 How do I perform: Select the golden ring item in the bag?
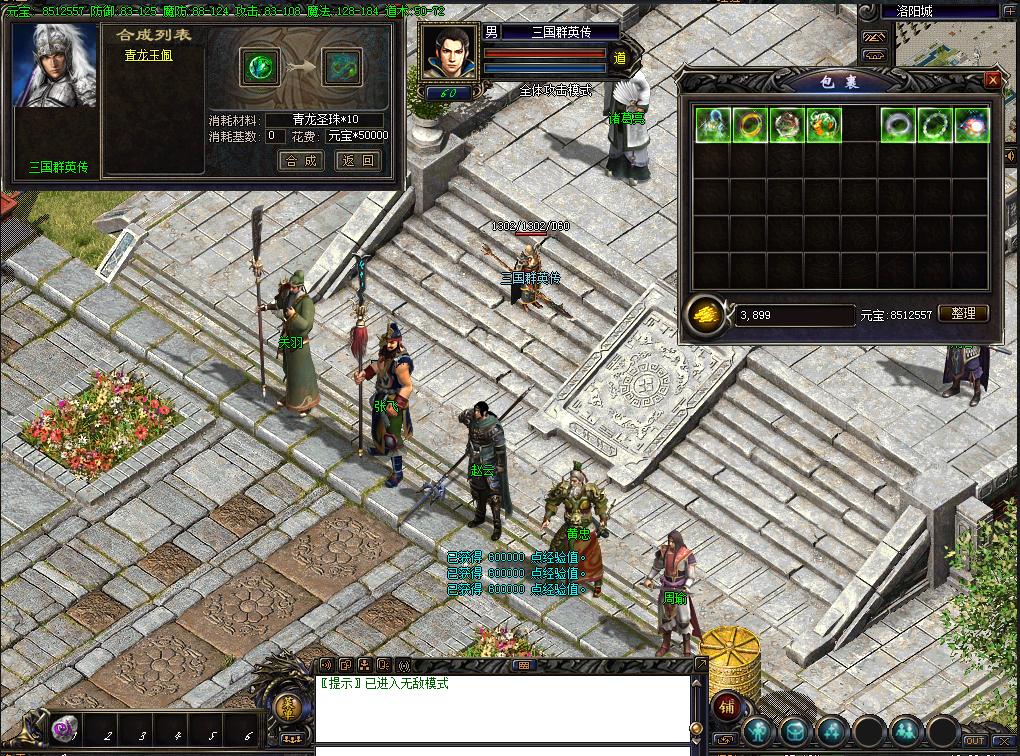tap(750, 125)
